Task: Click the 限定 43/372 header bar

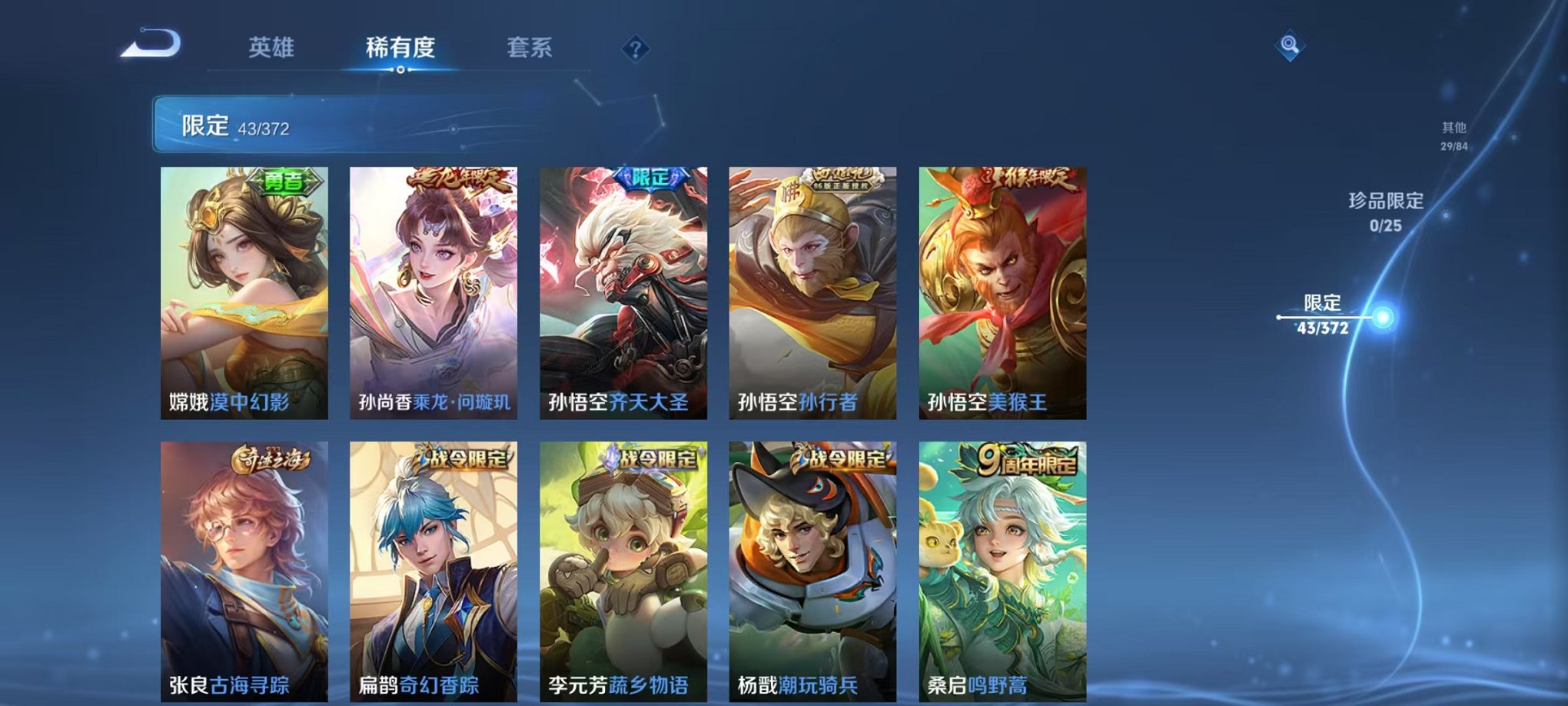Action: click(x=307, y=123)
